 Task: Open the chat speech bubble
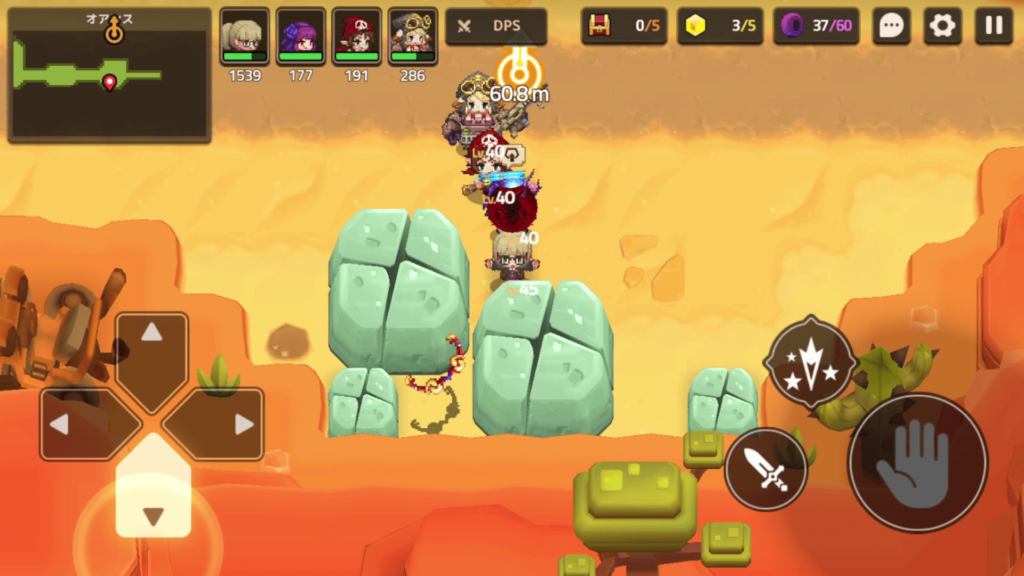tap(891, 27)
